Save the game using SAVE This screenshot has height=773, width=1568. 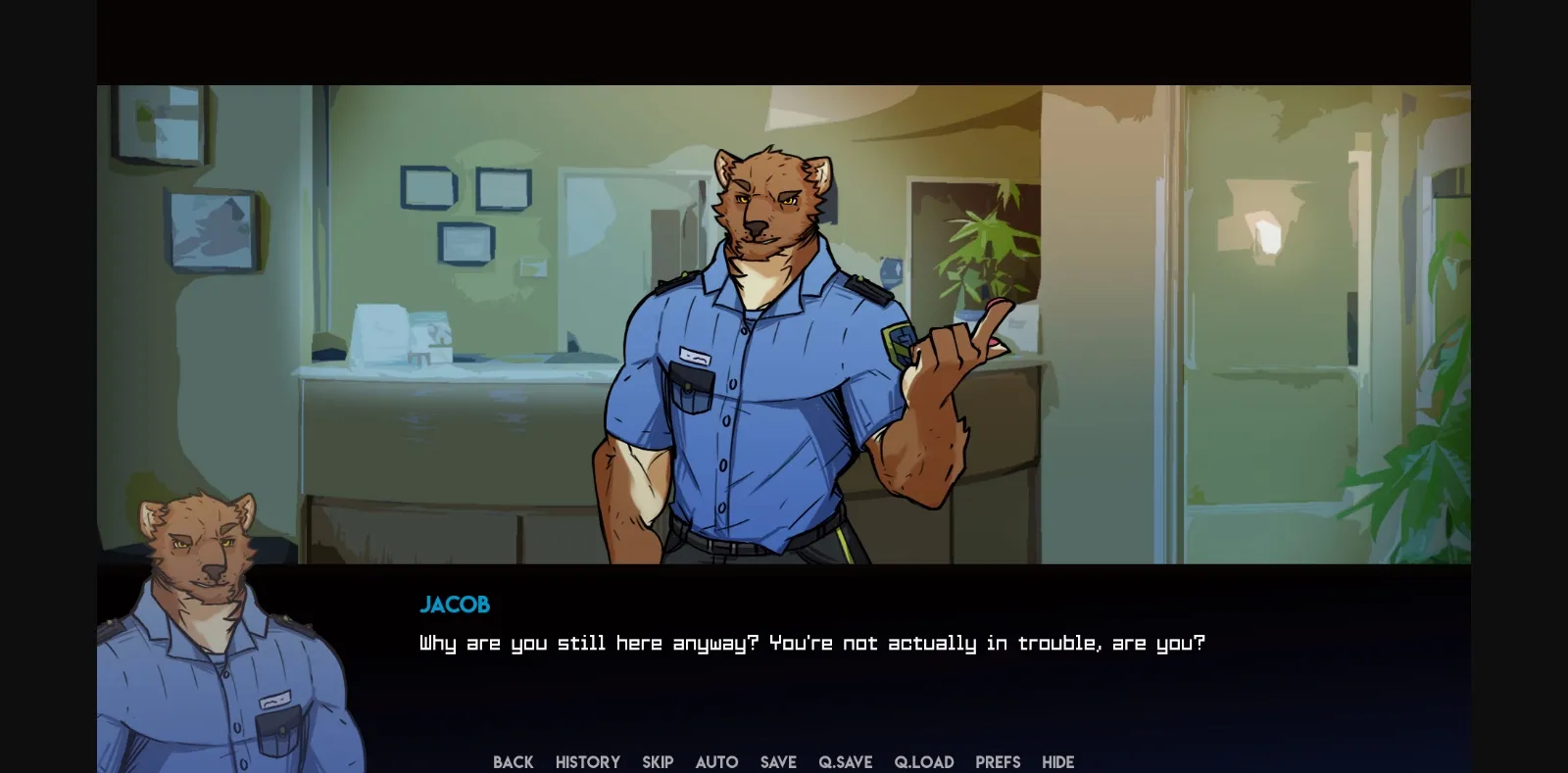click(x=777, y=762)
